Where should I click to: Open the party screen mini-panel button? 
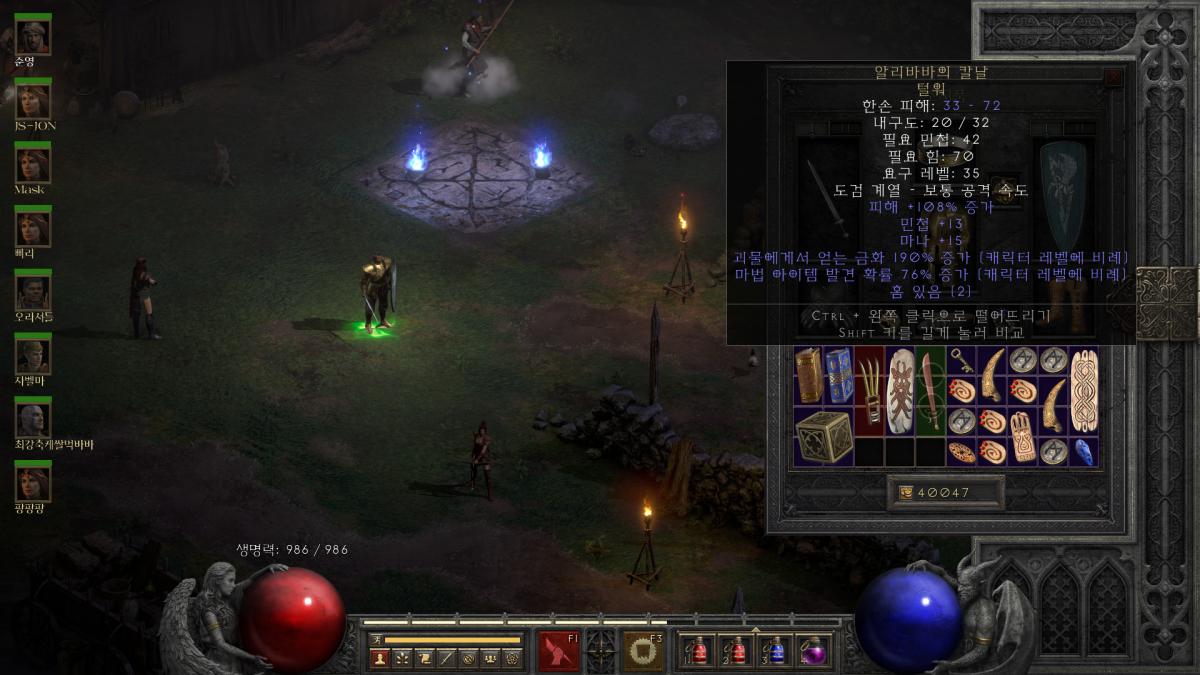point(490,658)
